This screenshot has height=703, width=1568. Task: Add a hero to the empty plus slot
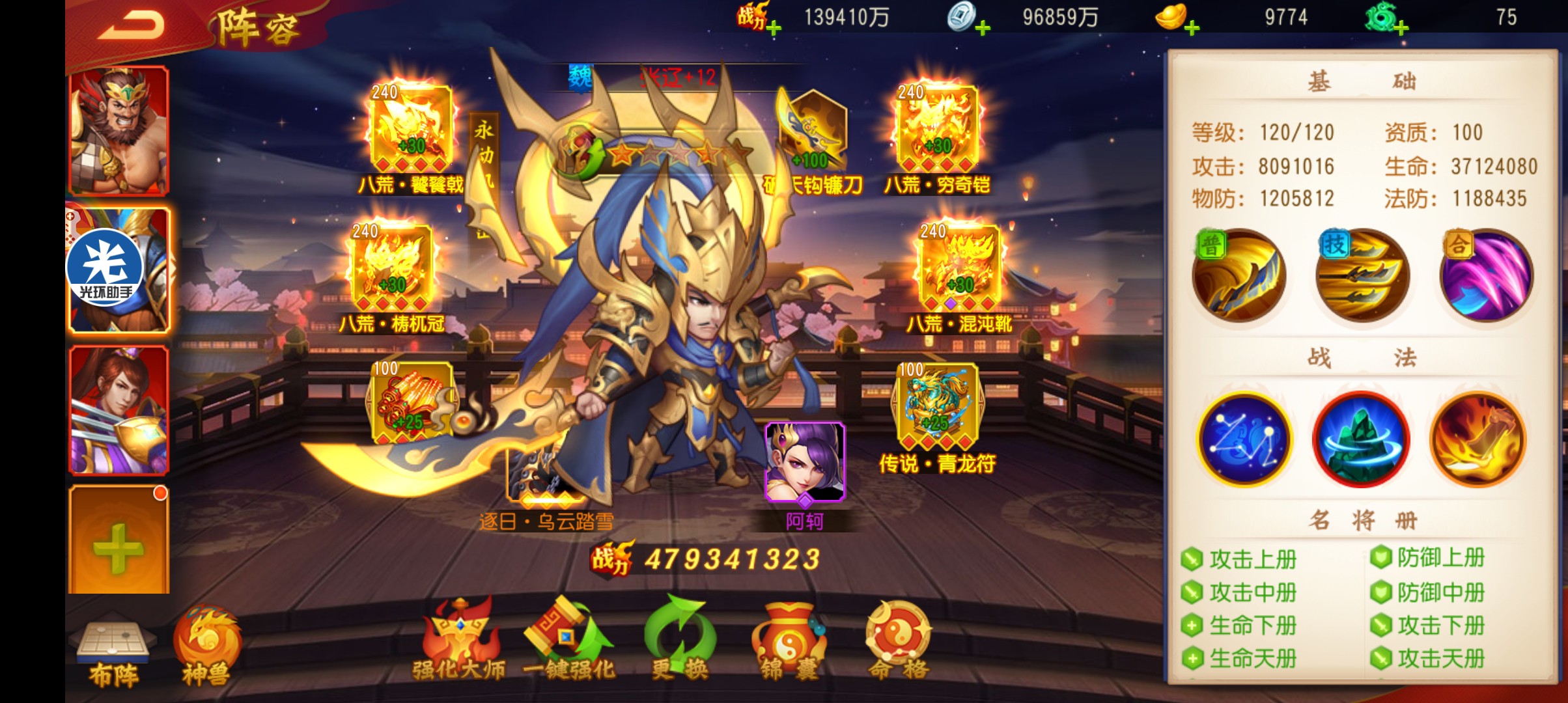[x=119, y=540]
